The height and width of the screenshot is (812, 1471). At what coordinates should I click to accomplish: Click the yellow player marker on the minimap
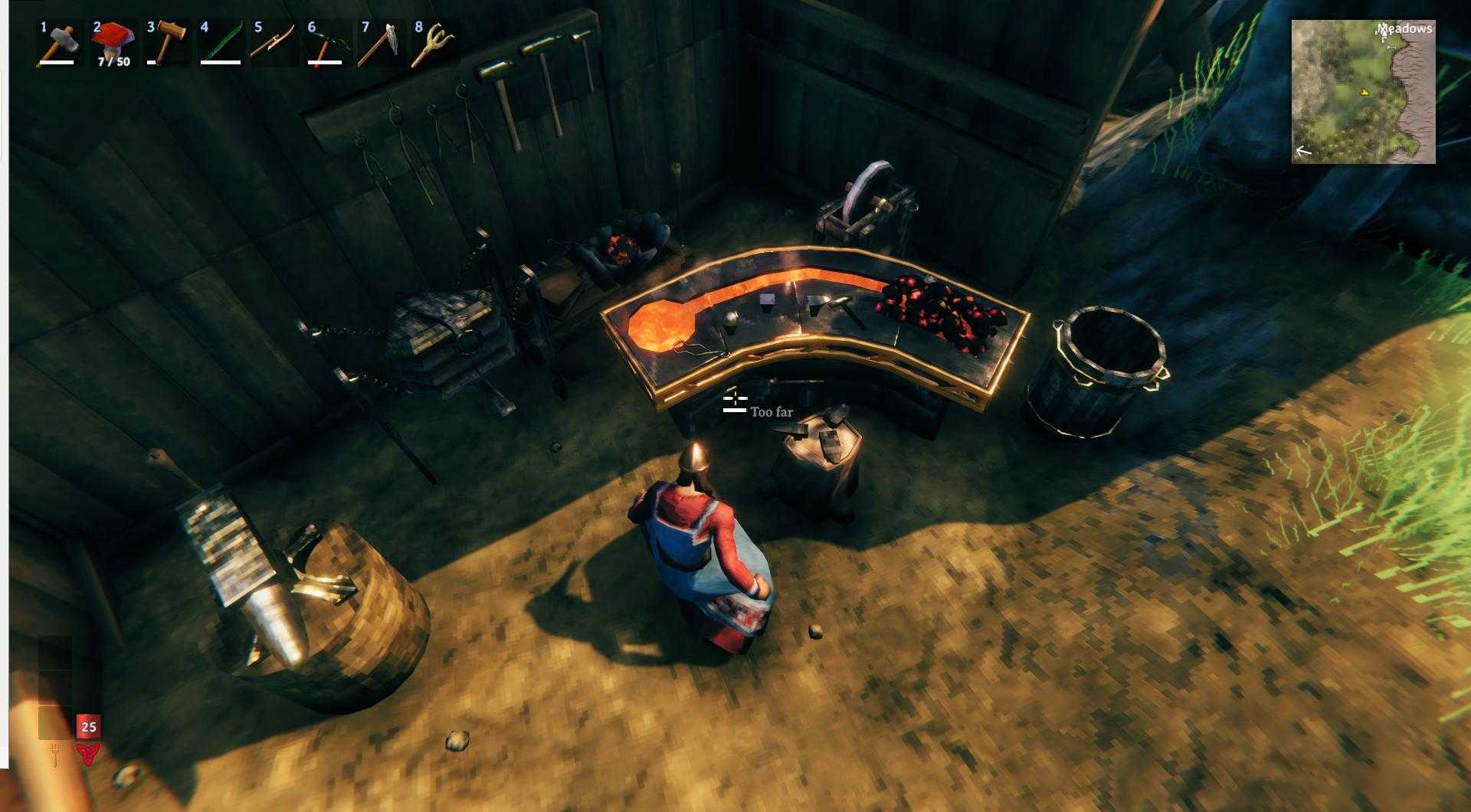[x=1364, y=92]
